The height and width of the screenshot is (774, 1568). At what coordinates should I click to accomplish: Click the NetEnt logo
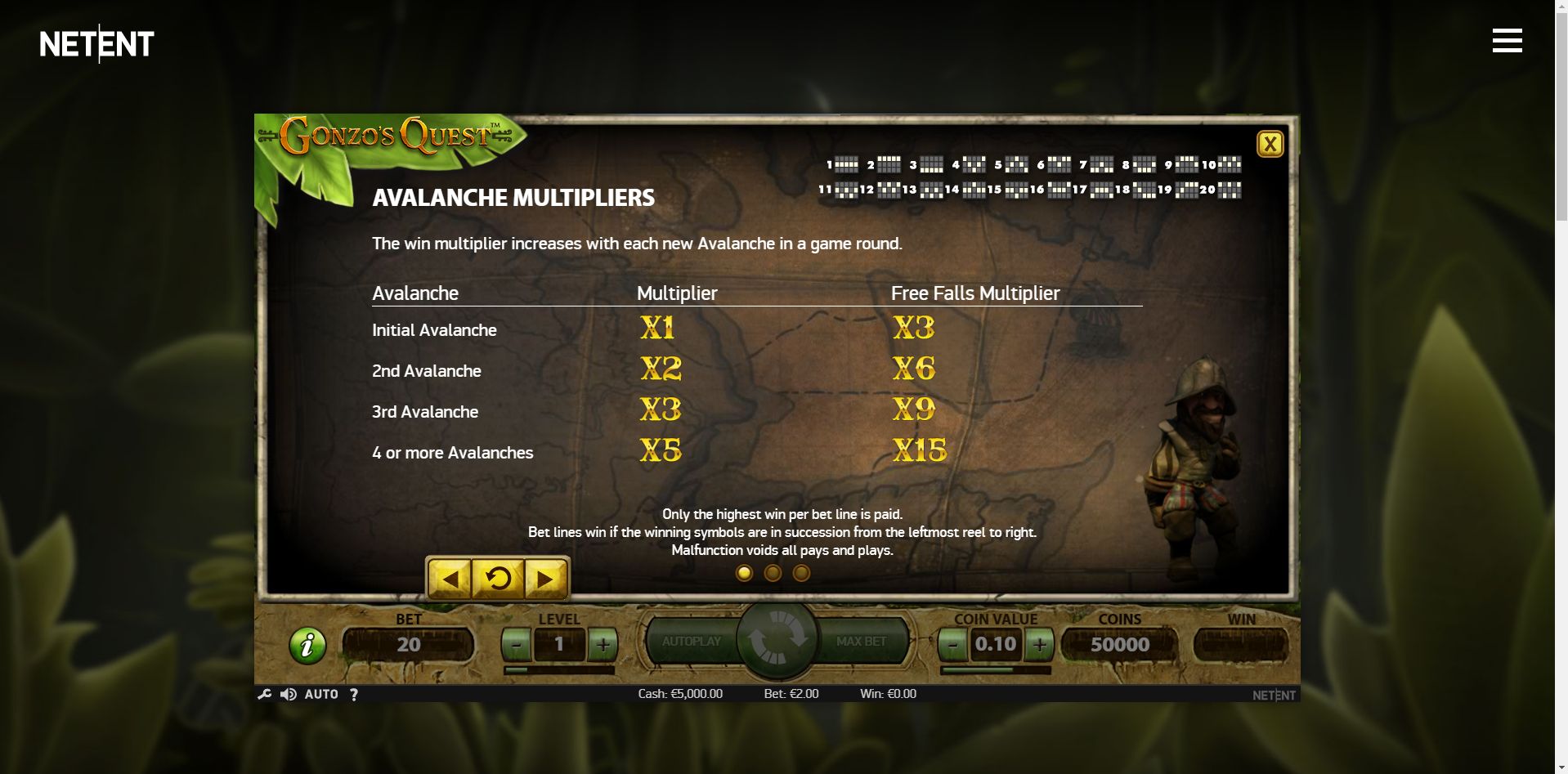click(96, 44)
